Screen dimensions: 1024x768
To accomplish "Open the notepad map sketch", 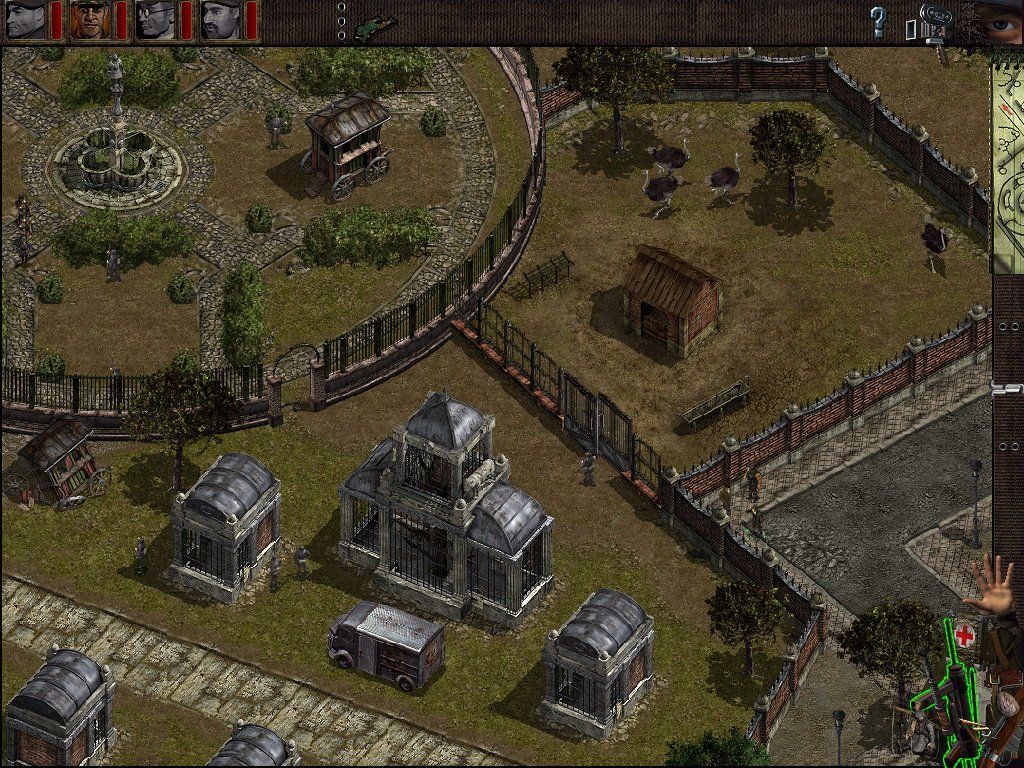I will 1007,160.
